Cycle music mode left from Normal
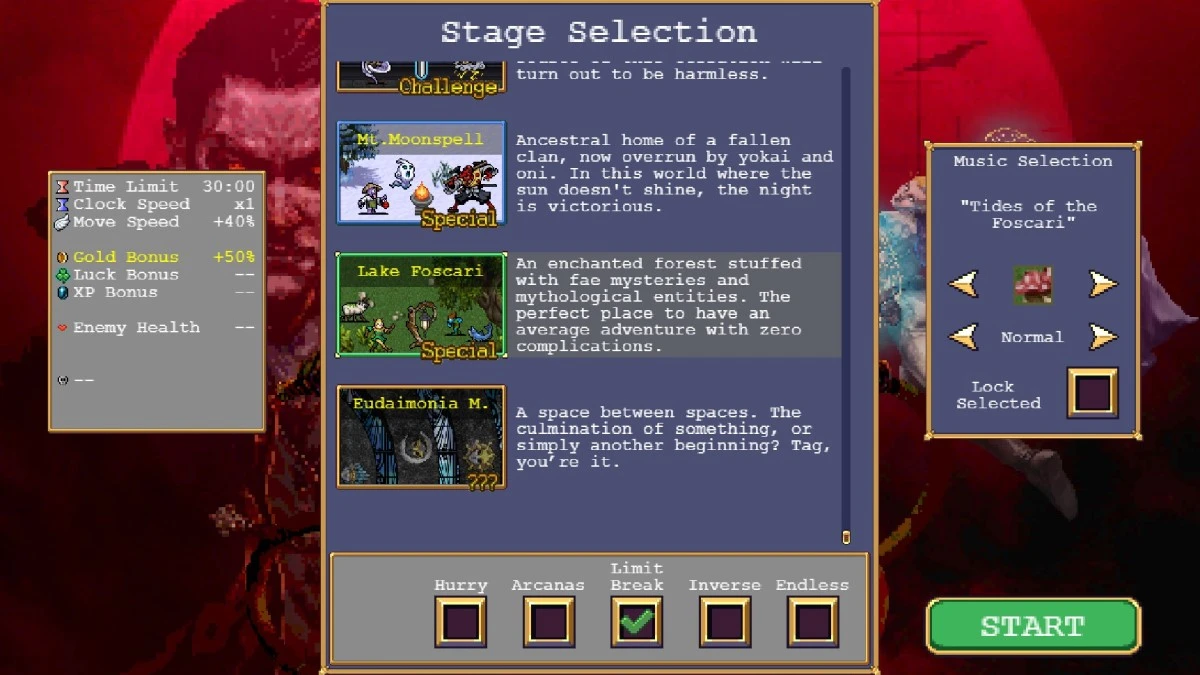The height and width of the screenshot is (675, 1200). (963, 336)
